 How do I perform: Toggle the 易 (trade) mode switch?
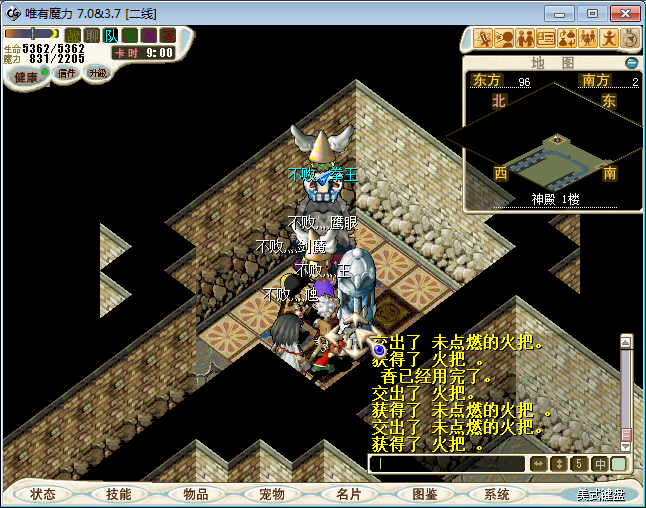(x=148, y=36)
